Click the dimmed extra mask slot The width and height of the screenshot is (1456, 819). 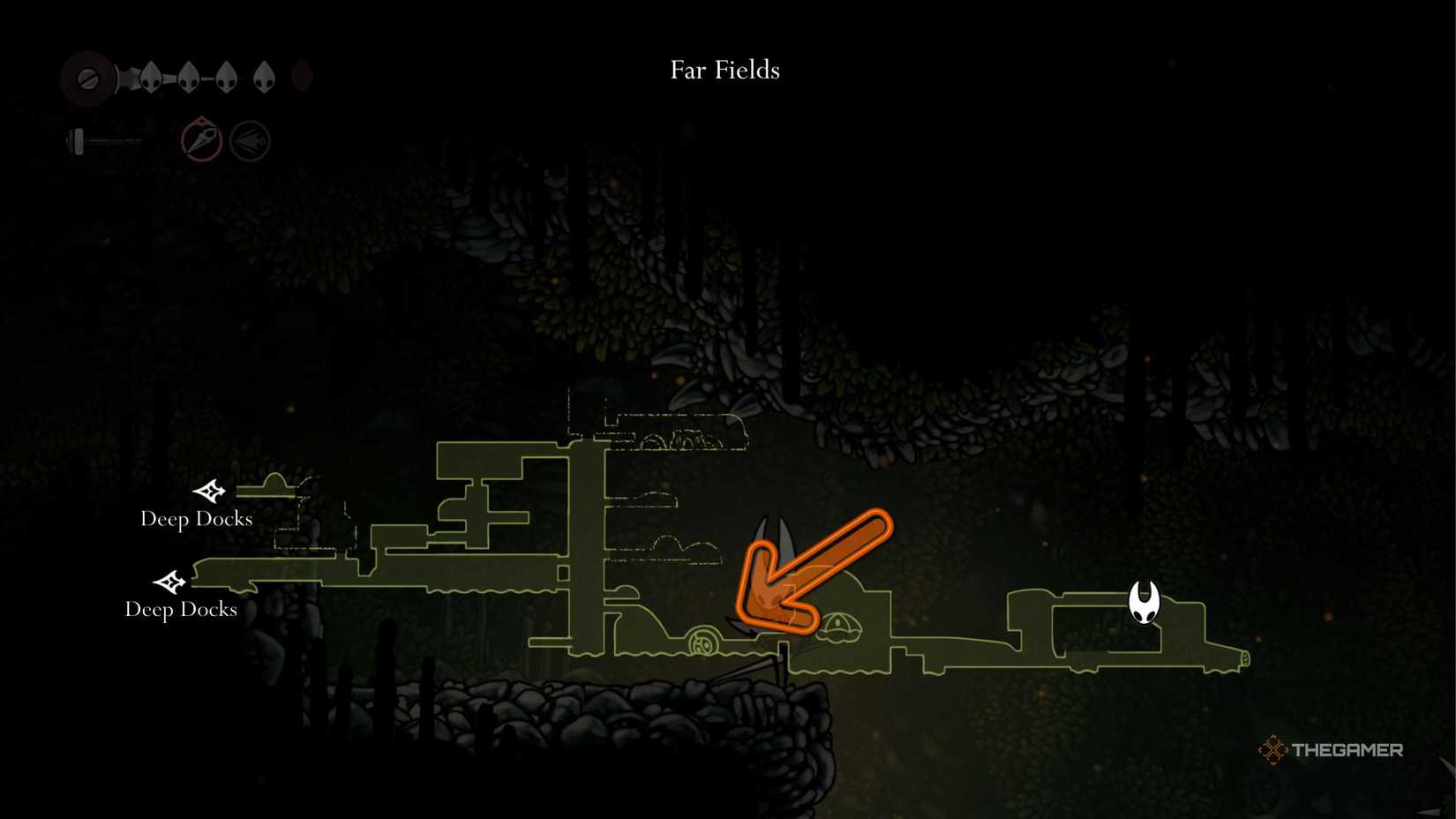[x=303, y=77]
